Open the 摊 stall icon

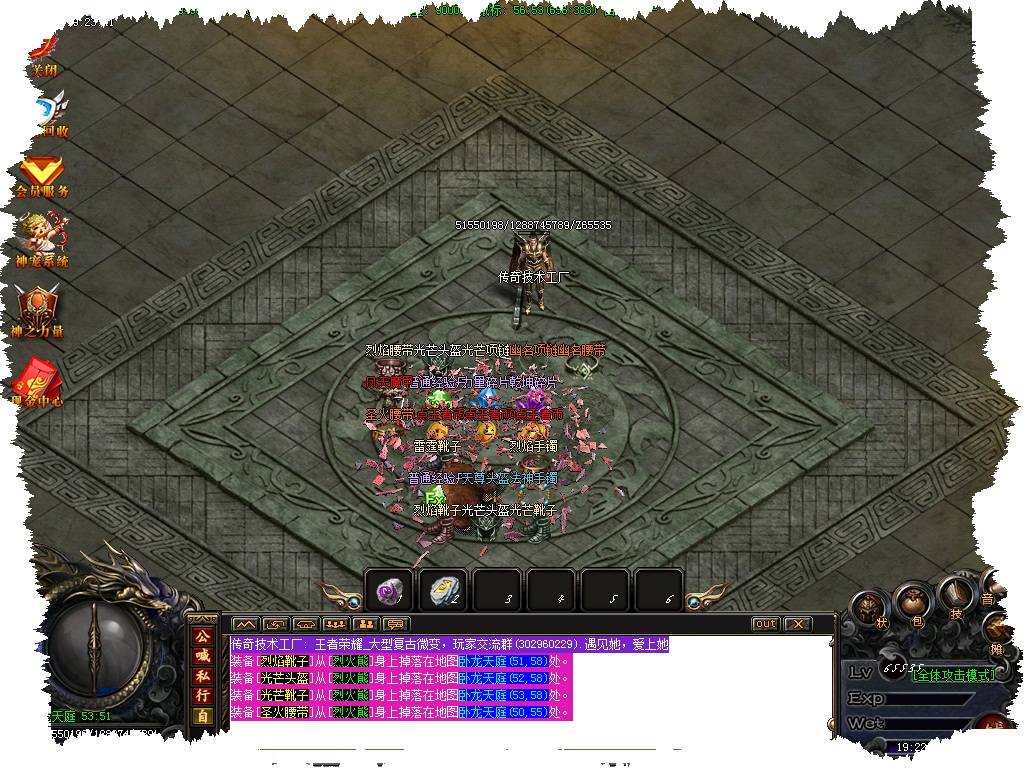click(1000, 628)
